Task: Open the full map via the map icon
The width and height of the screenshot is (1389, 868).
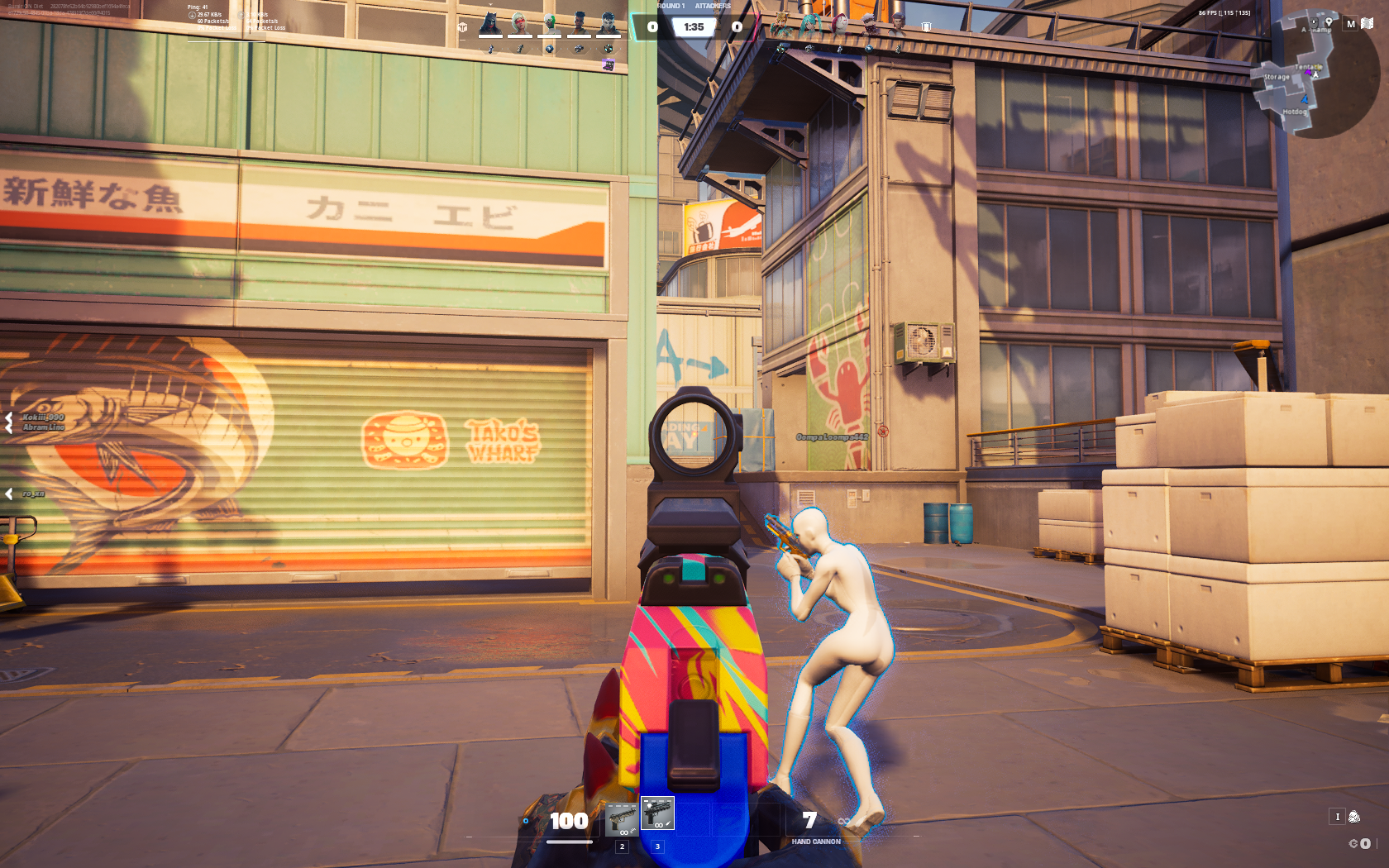Action: 1368,22
